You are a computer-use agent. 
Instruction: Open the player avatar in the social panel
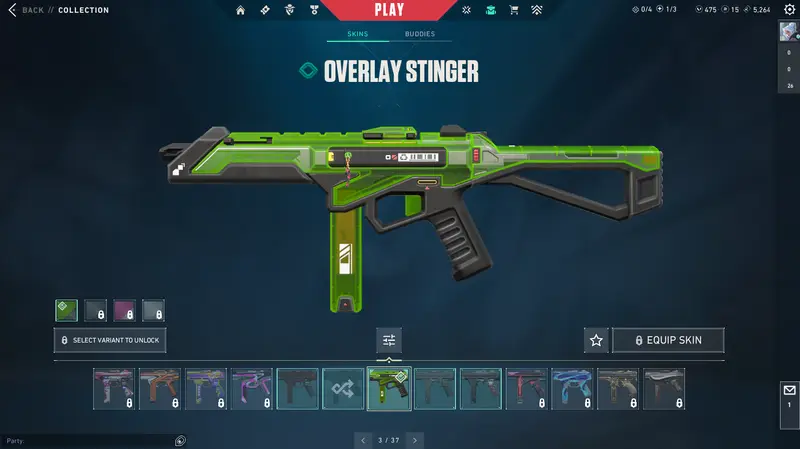(x=788, y=30)
